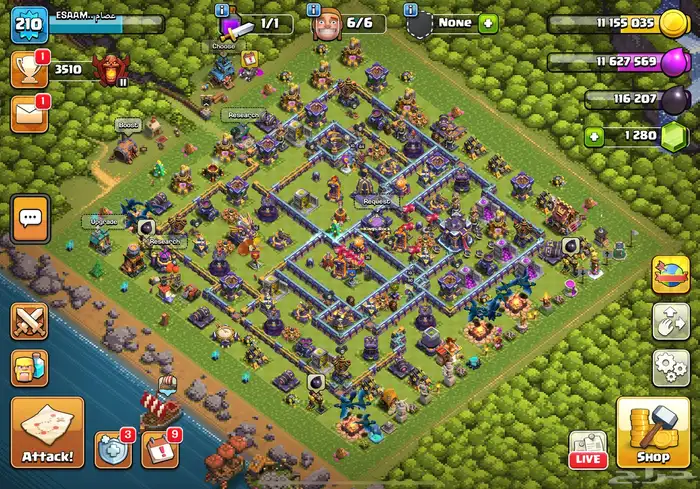Screen dimensions: 700x489
Task: Open the barbarian army overview button
Action: tap(29, 368)
